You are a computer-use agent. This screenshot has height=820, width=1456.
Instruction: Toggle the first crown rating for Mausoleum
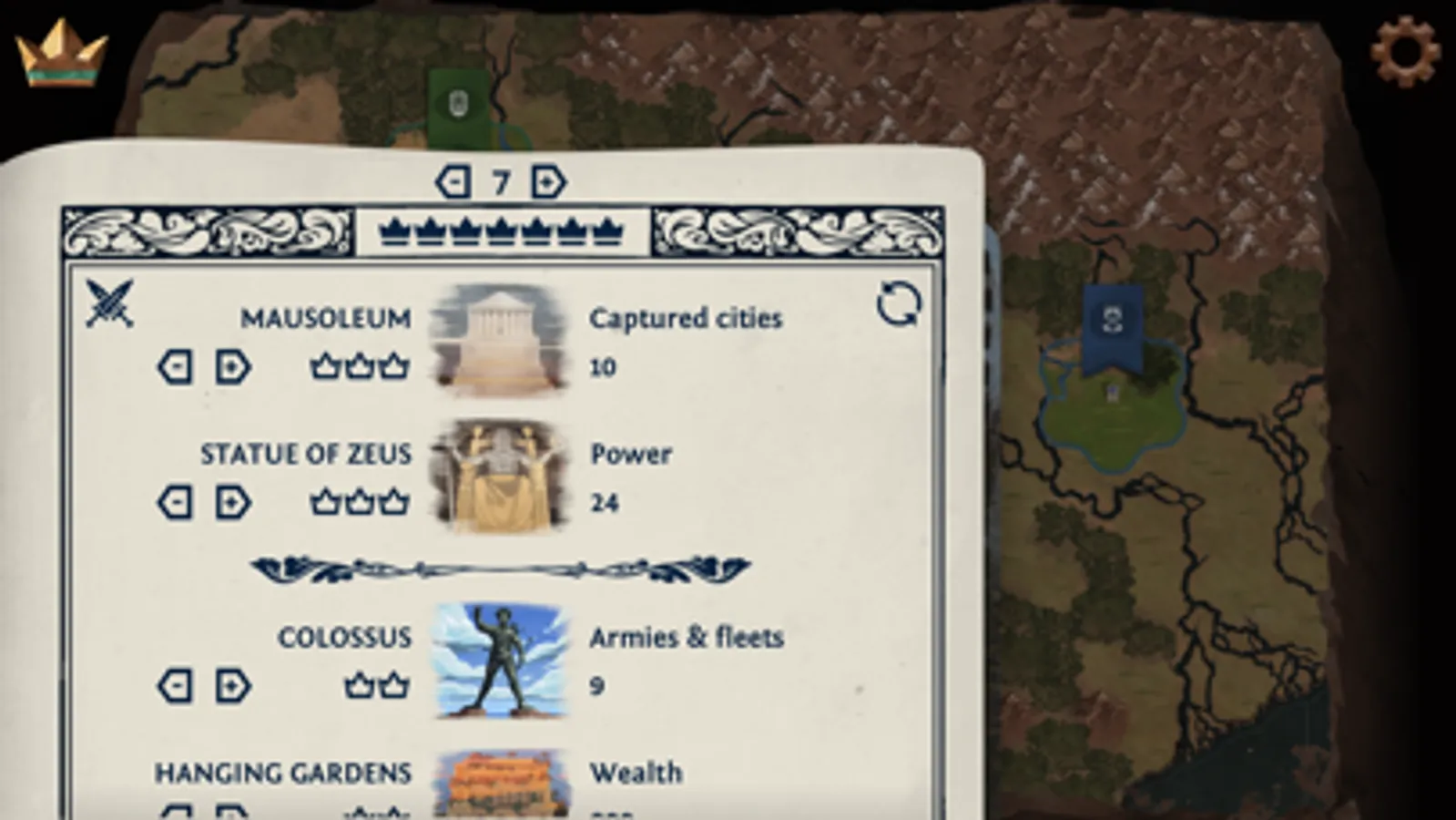coord(325,367)
